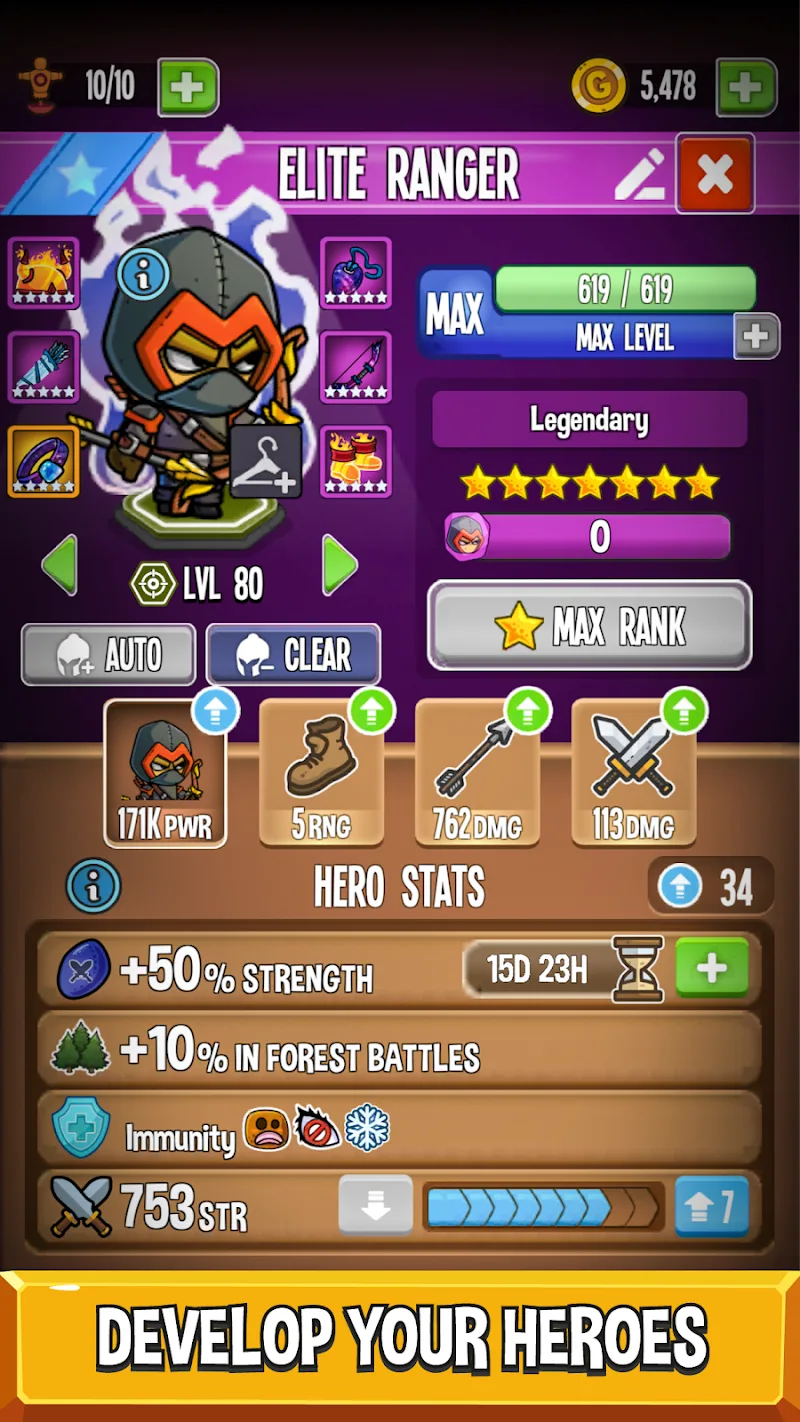Show the previous hero with left arrow
This screenshot has width=800, height=1422.
[x=59, y=566]
